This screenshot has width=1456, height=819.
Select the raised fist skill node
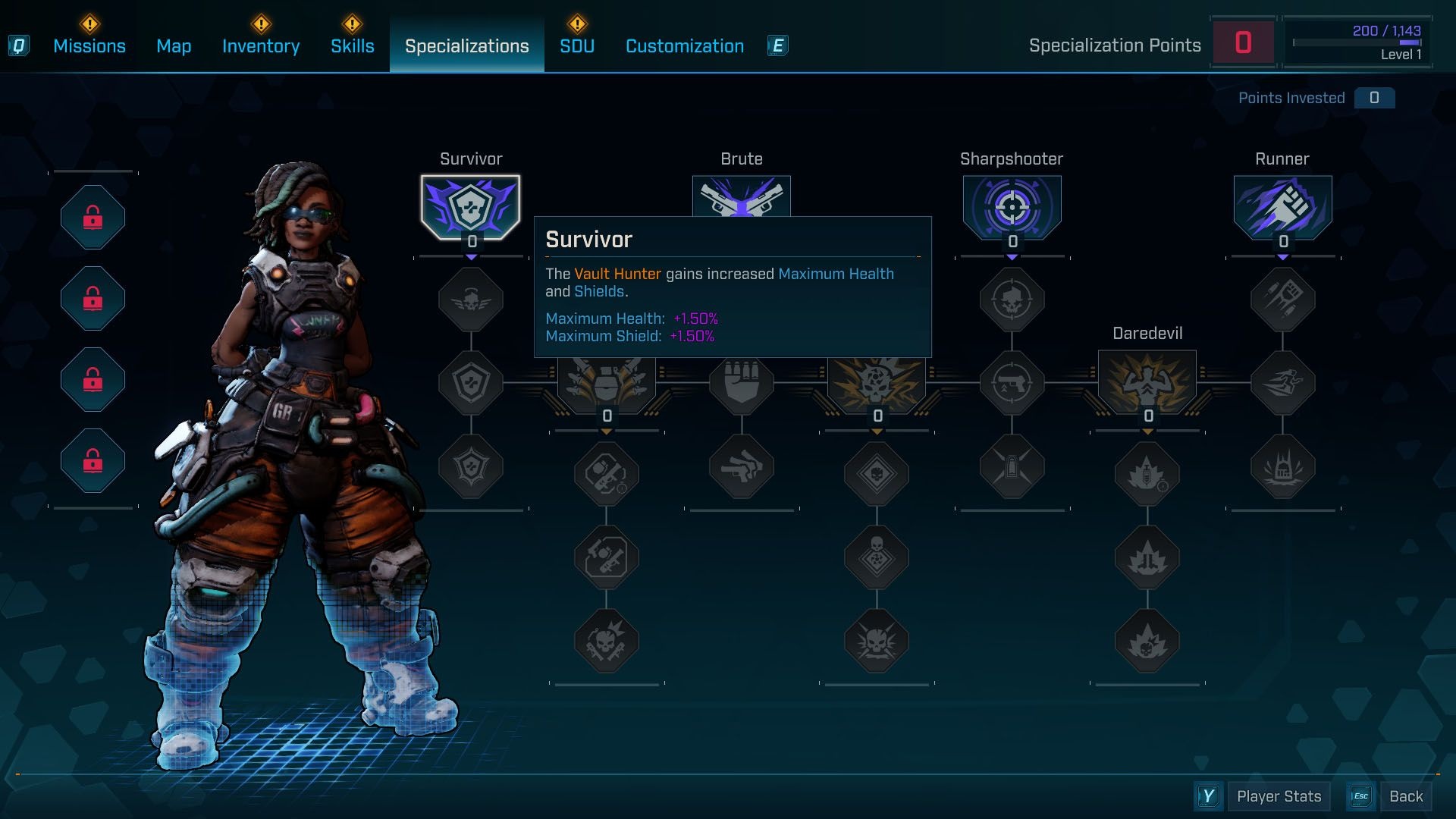(x=742, y=383)
